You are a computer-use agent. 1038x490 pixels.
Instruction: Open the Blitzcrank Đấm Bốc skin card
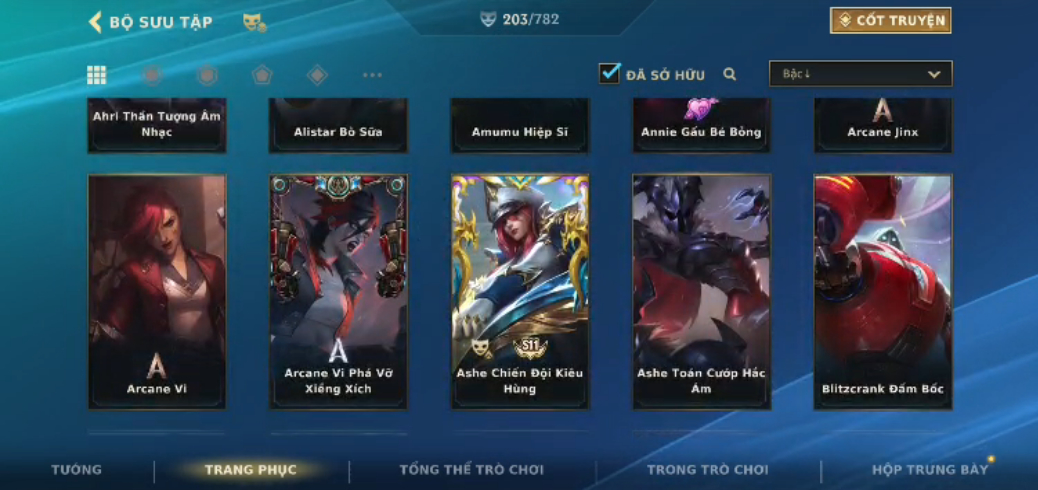click(882, 291)
